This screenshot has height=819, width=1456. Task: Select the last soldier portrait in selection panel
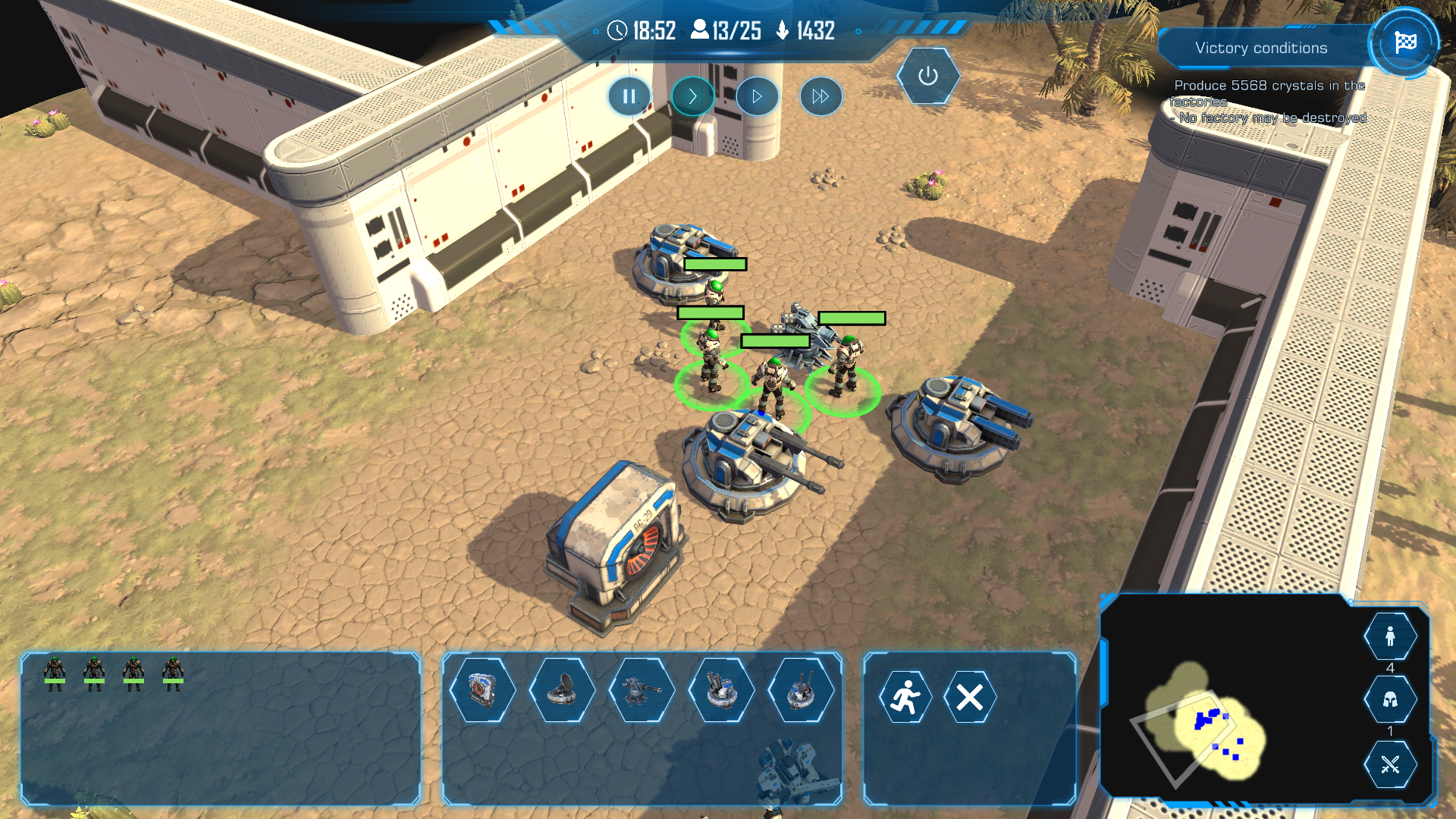click(x=173, y=672)
